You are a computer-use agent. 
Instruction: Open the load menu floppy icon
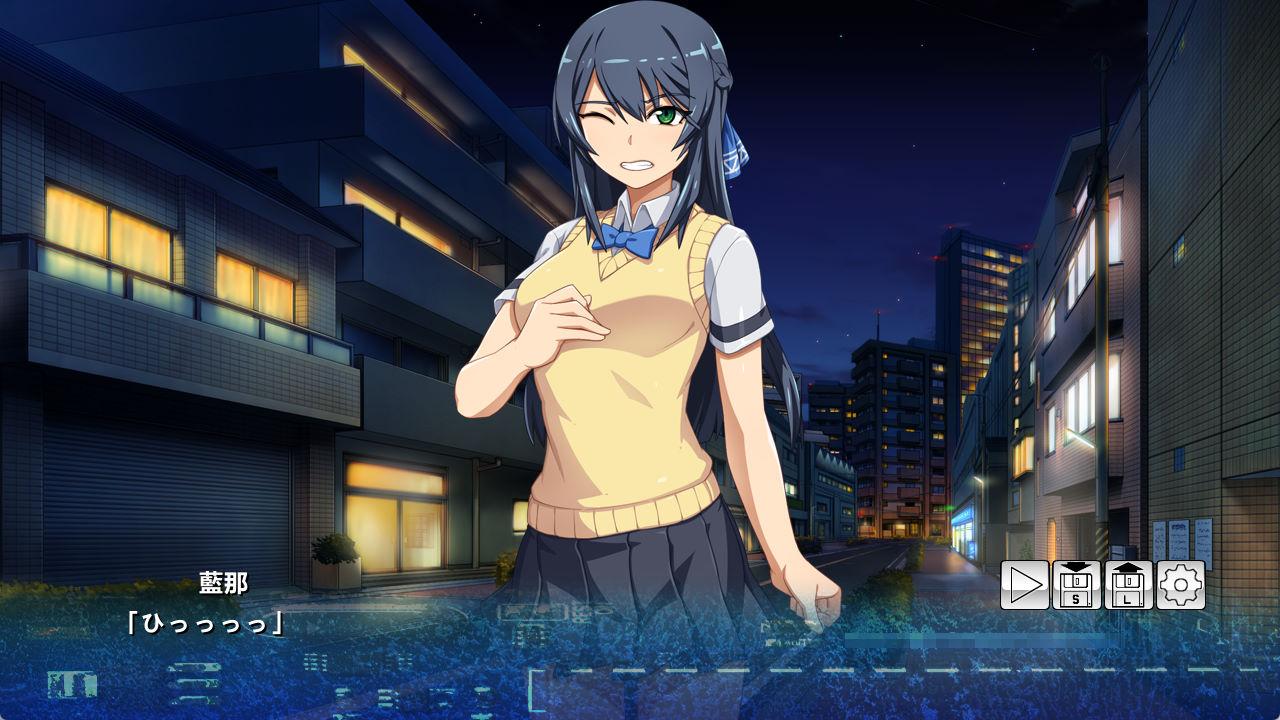point(1129,585)
